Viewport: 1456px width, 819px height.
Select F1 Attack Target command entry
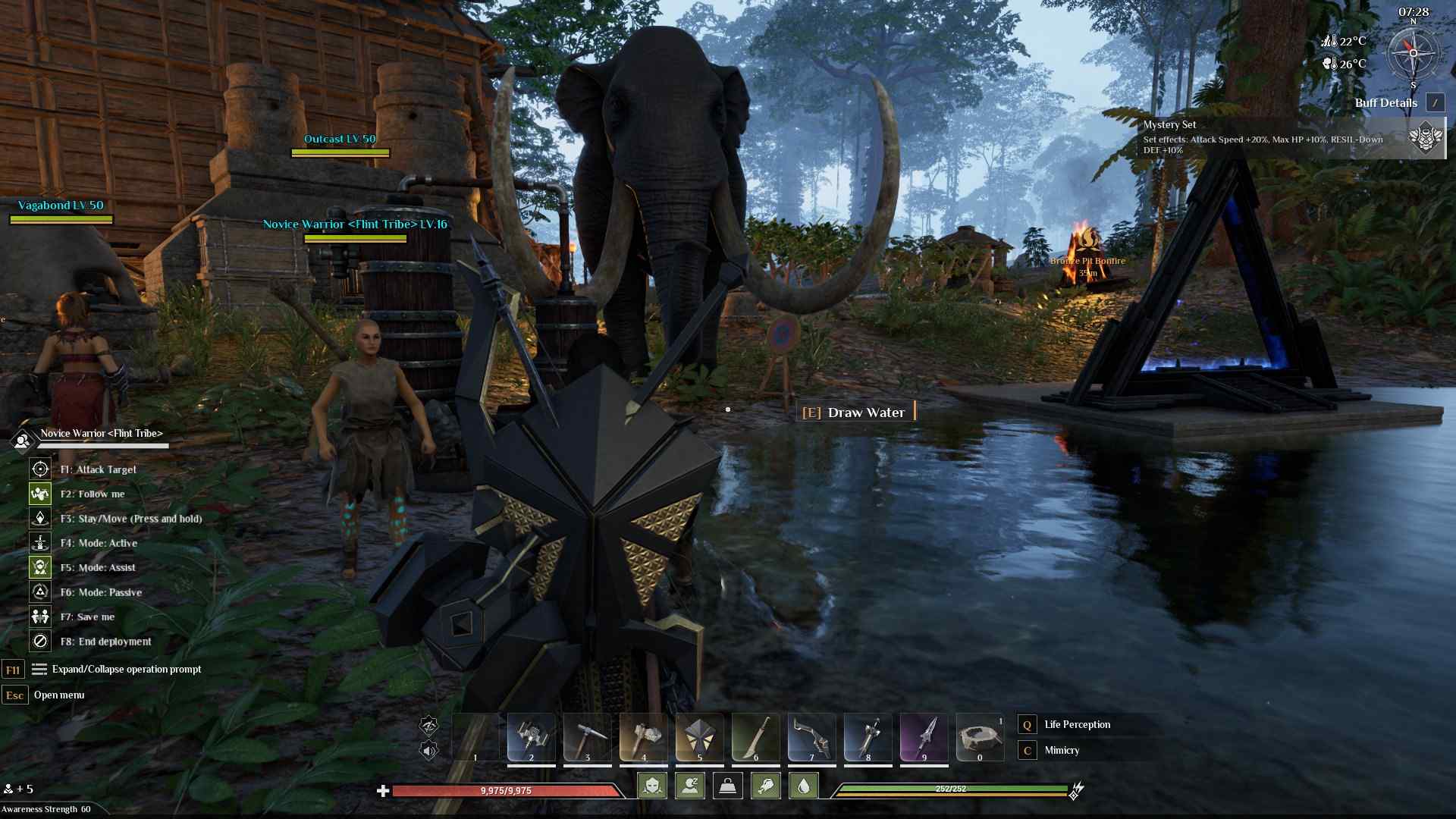(x=97, y=469)
